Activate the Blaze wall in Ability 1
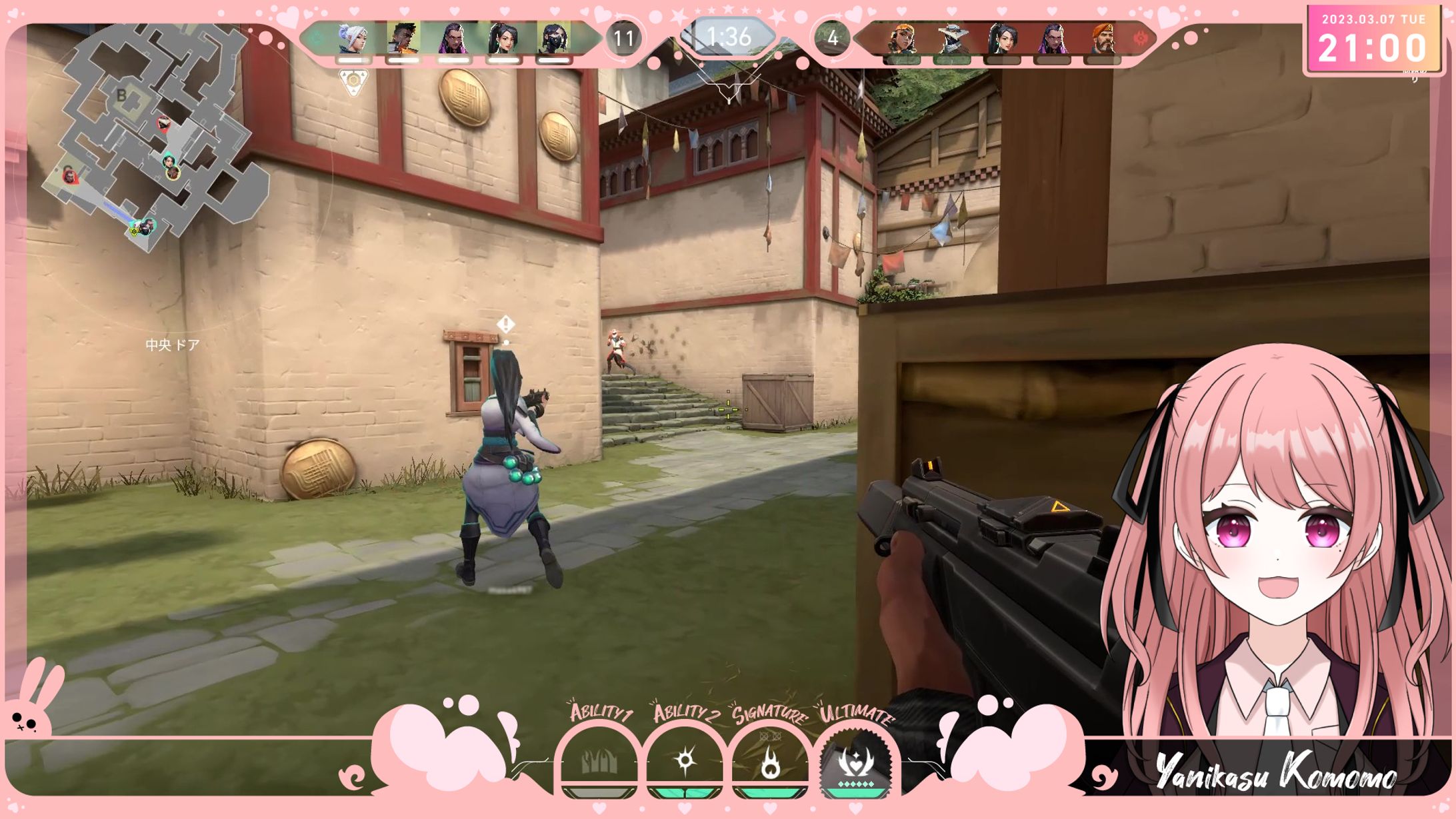This screenshot has width=1456, height=819. point(598,761)
